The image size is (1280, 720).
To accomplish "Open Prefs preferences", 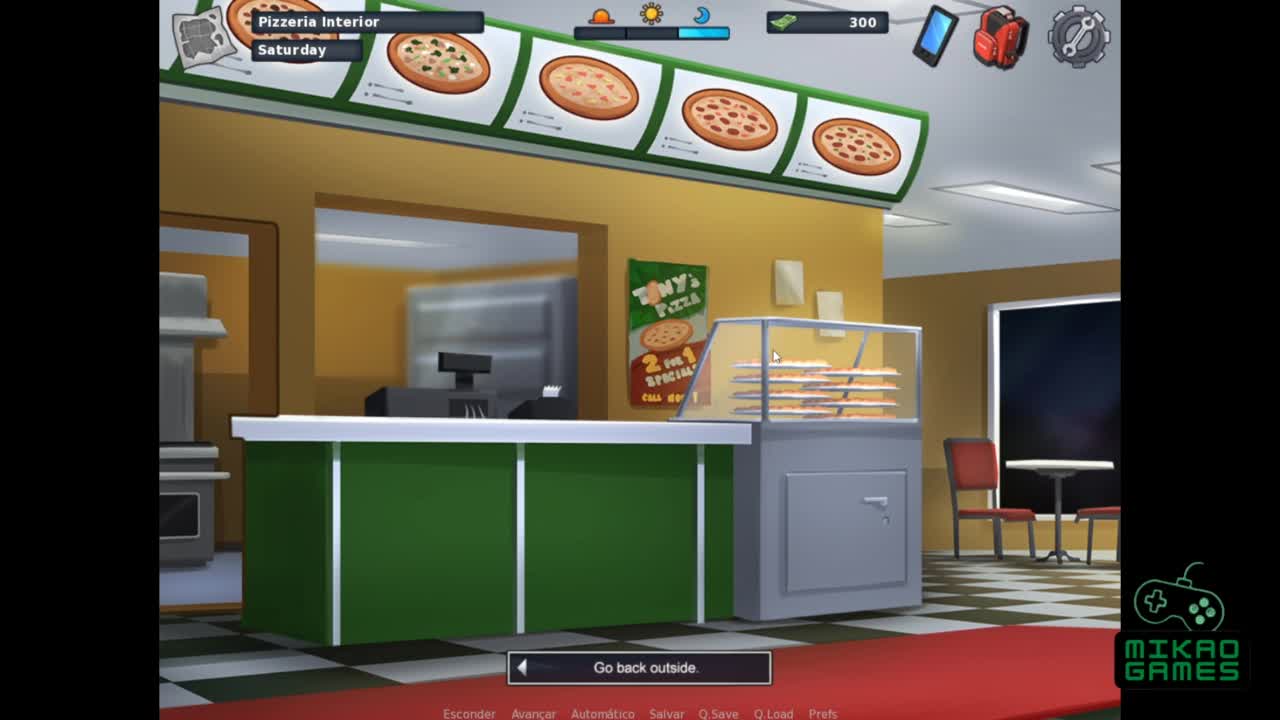I will coord(823,713).
